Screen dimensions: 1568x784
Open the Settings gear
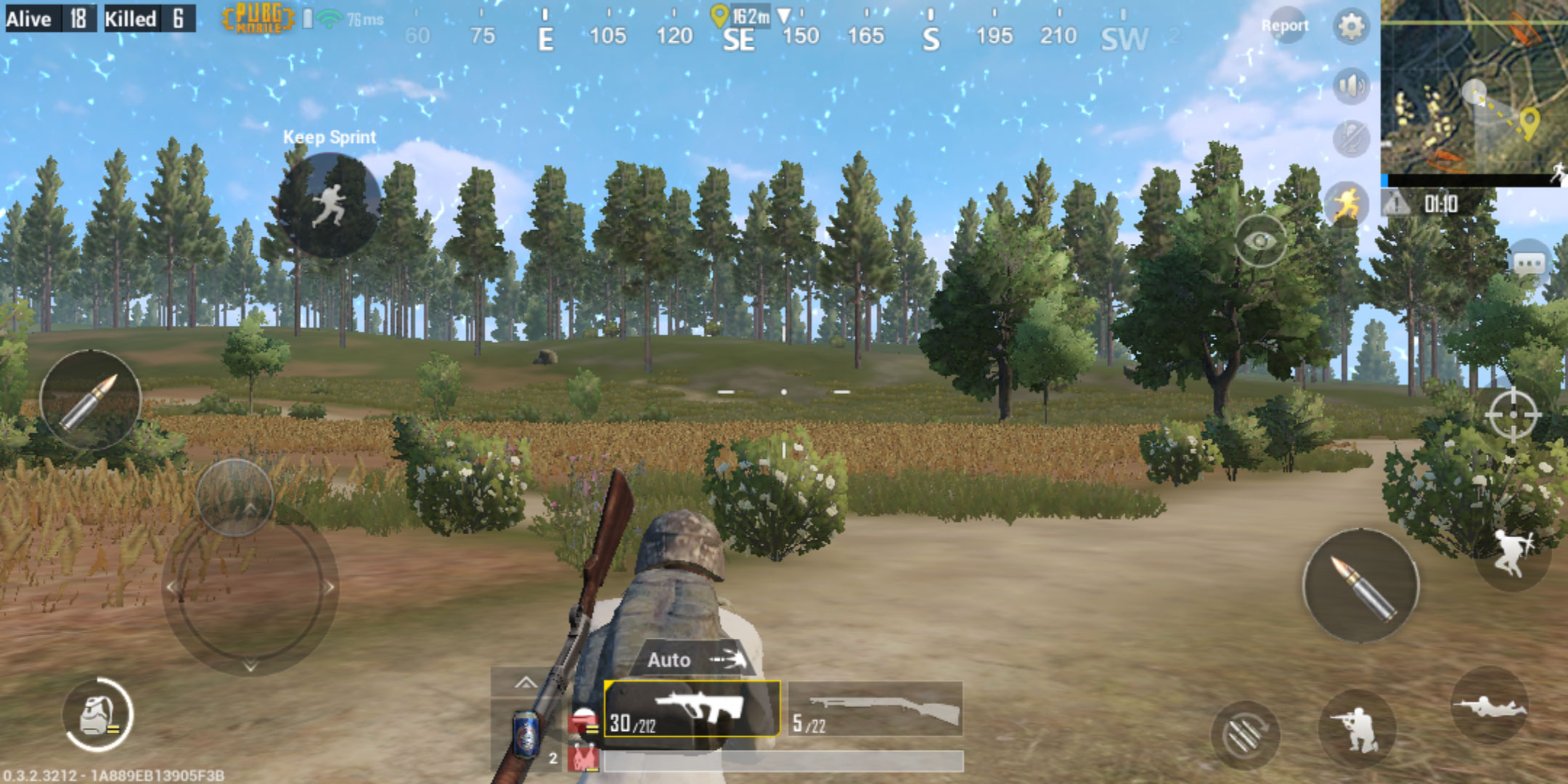1352,28
